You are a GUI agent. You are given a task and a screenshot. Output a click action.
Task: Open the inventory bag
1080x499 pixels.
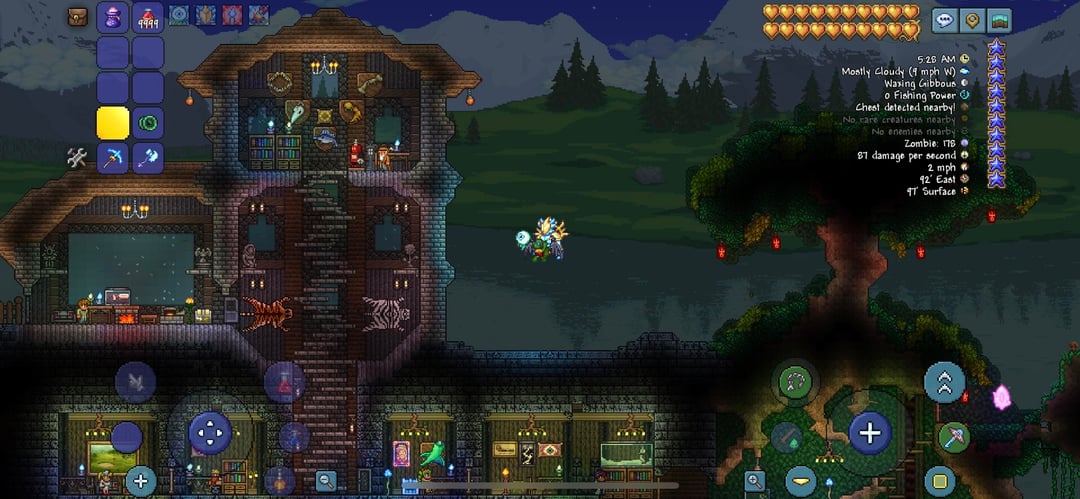pos(78,16)
